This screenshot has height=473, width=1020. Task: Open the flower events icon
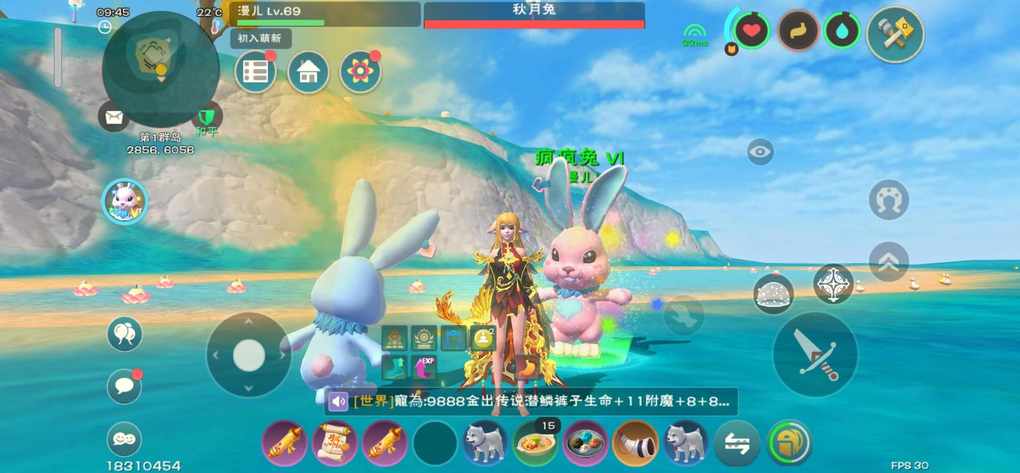point(360,72)
